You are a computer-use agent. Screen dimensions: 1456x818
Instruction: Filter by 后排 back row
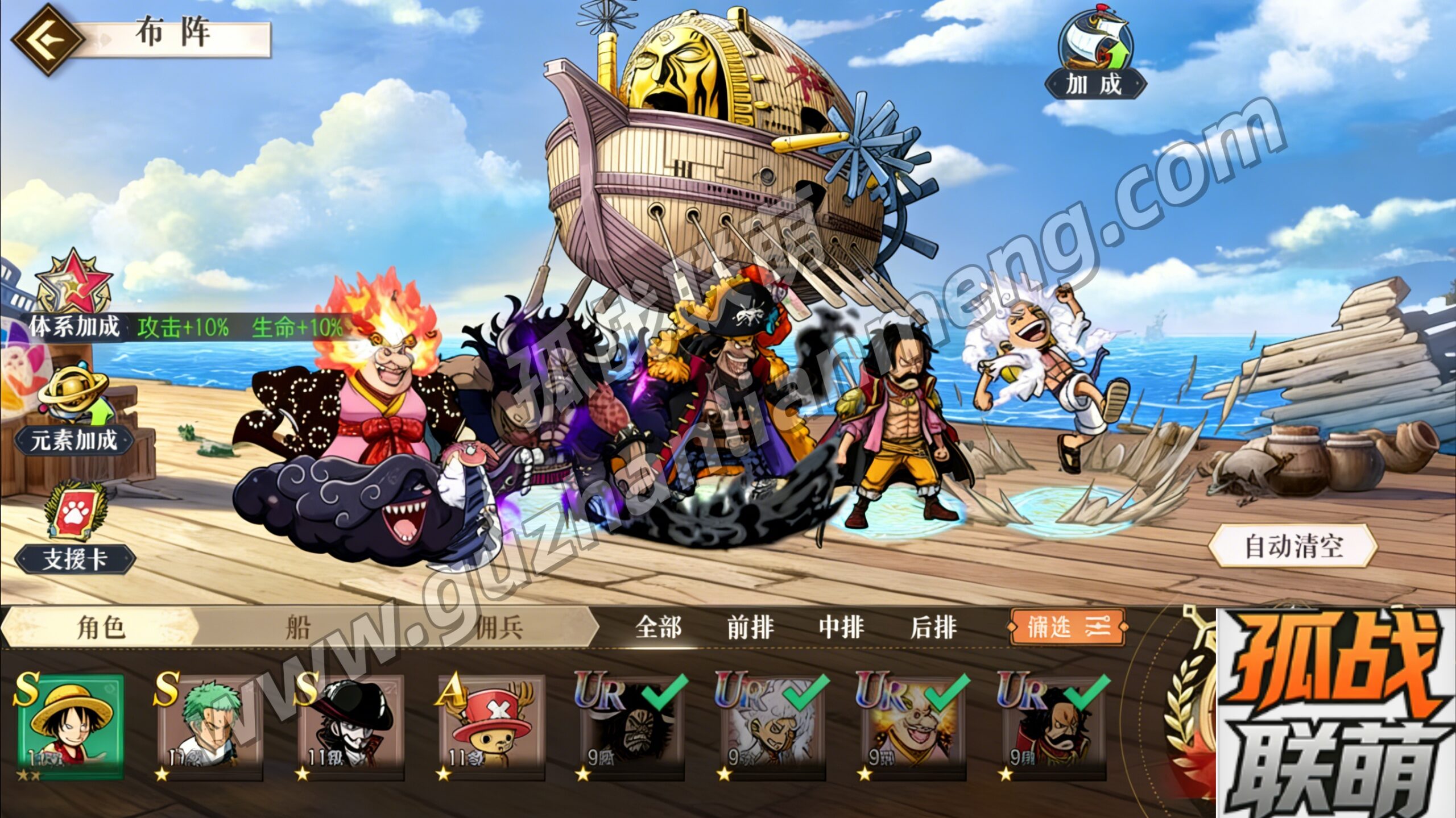click(x=933, y=628)
